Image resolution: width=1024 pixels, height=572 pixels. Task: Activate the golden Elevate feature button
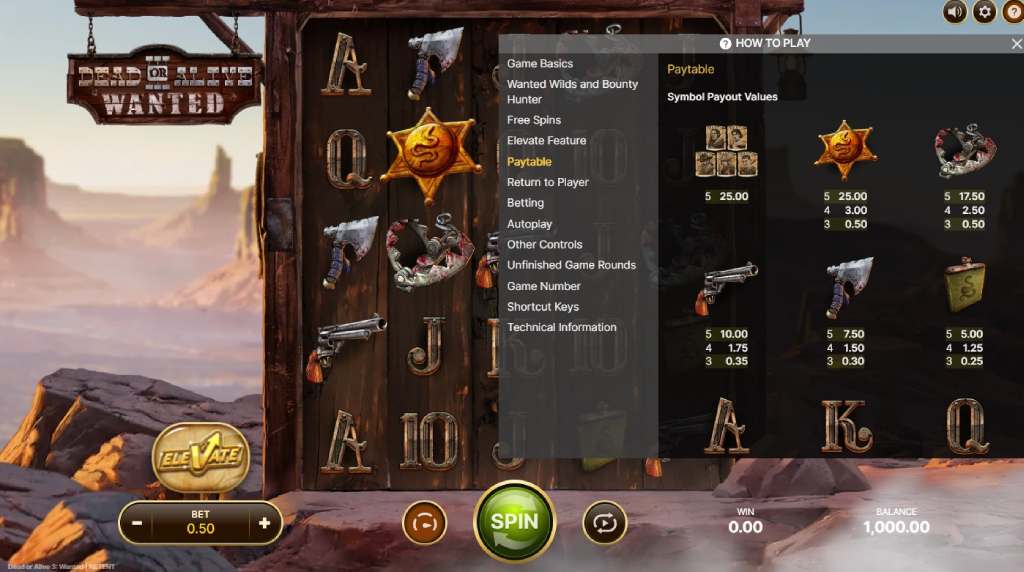pos(200,457)
